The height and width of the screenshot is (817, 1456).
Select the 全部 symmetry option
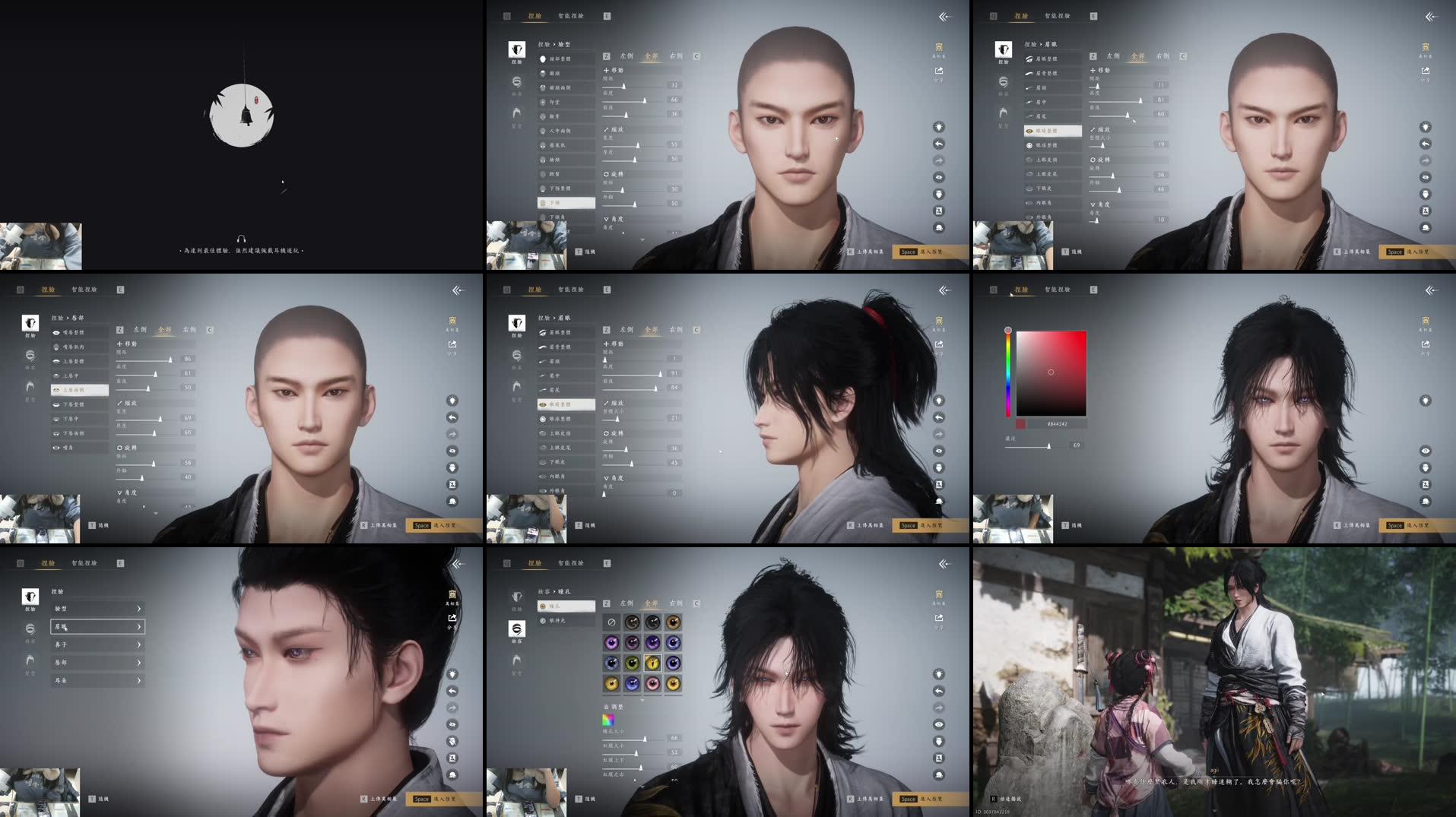pos(652,55)
